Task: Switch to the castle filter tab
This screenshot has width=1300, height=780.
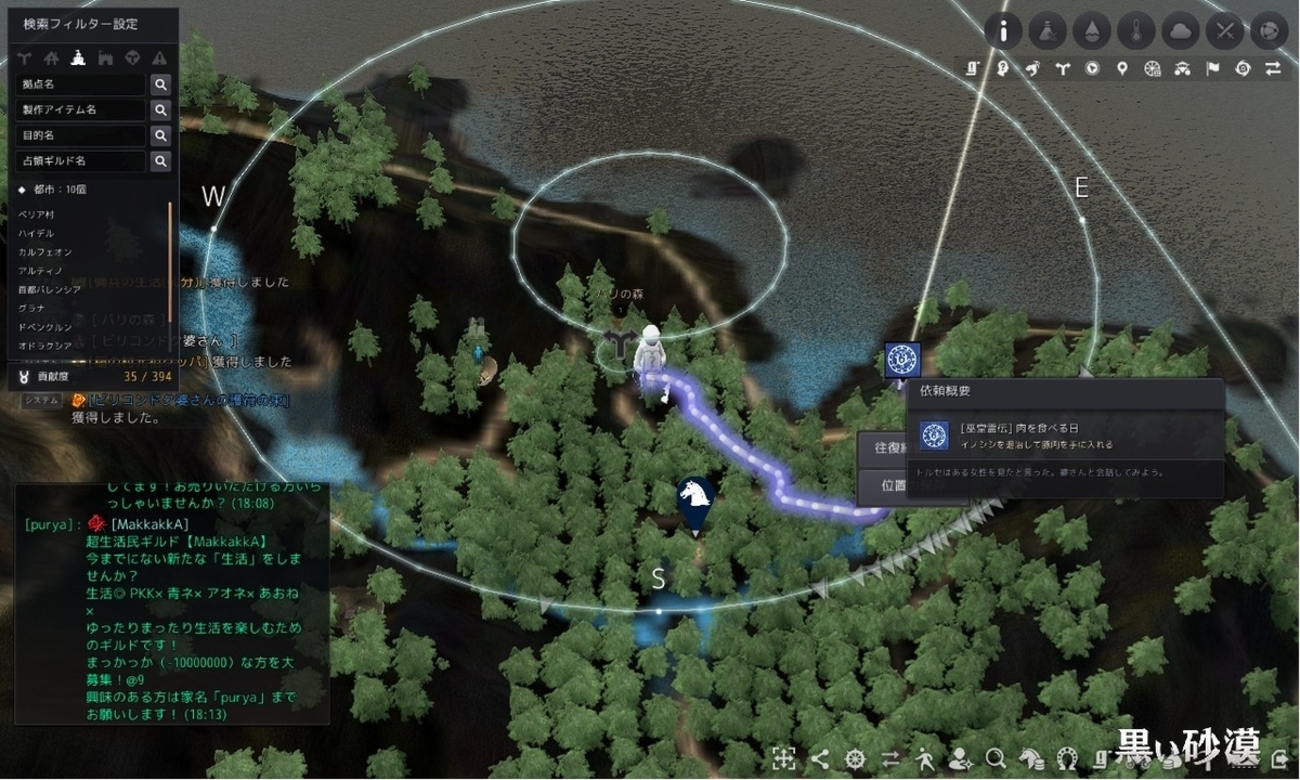Action: [x=105, y=58]
